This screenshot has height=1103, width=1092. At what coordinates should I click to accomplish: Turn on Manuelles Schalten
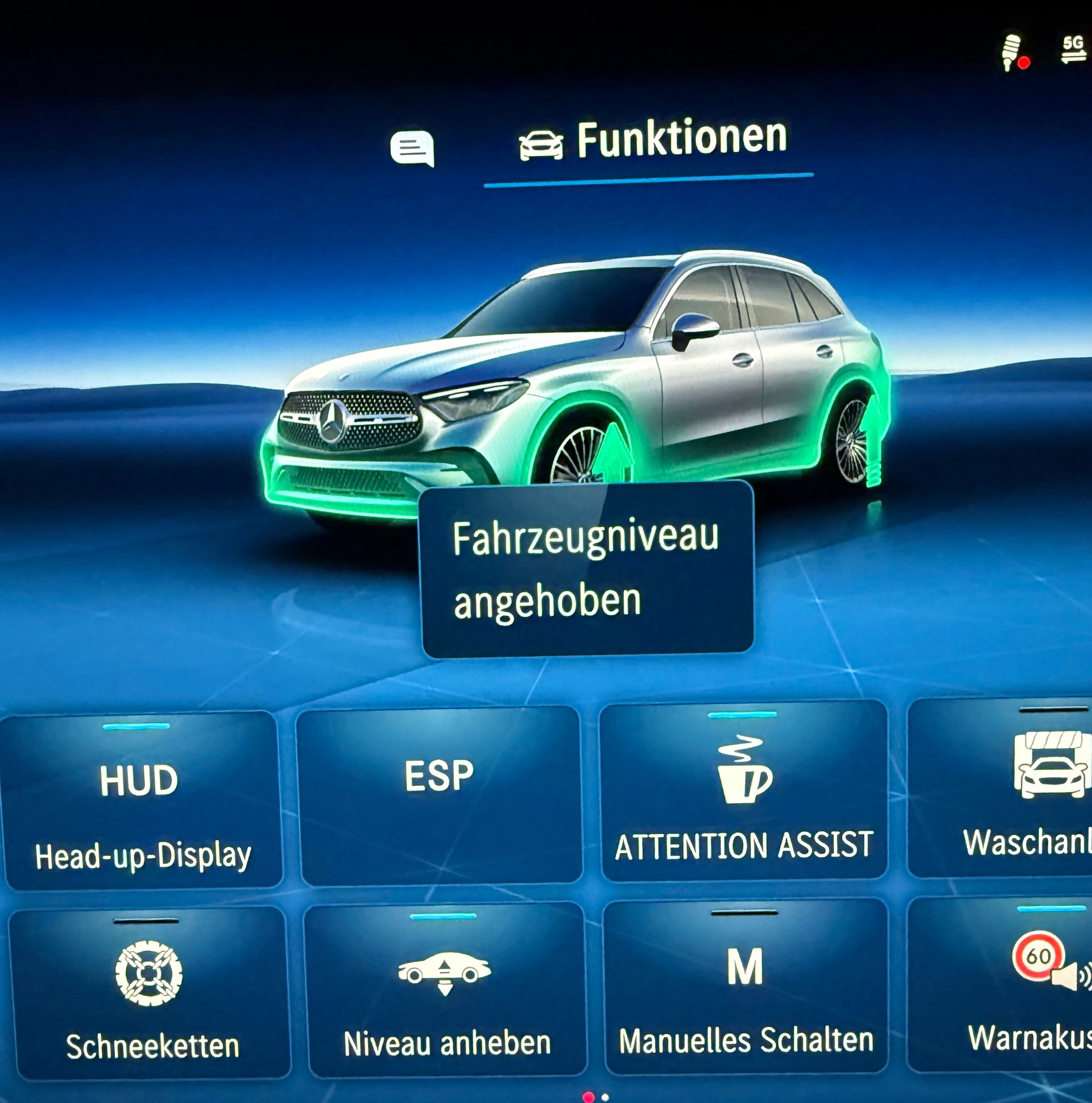[x=745, y=988]
